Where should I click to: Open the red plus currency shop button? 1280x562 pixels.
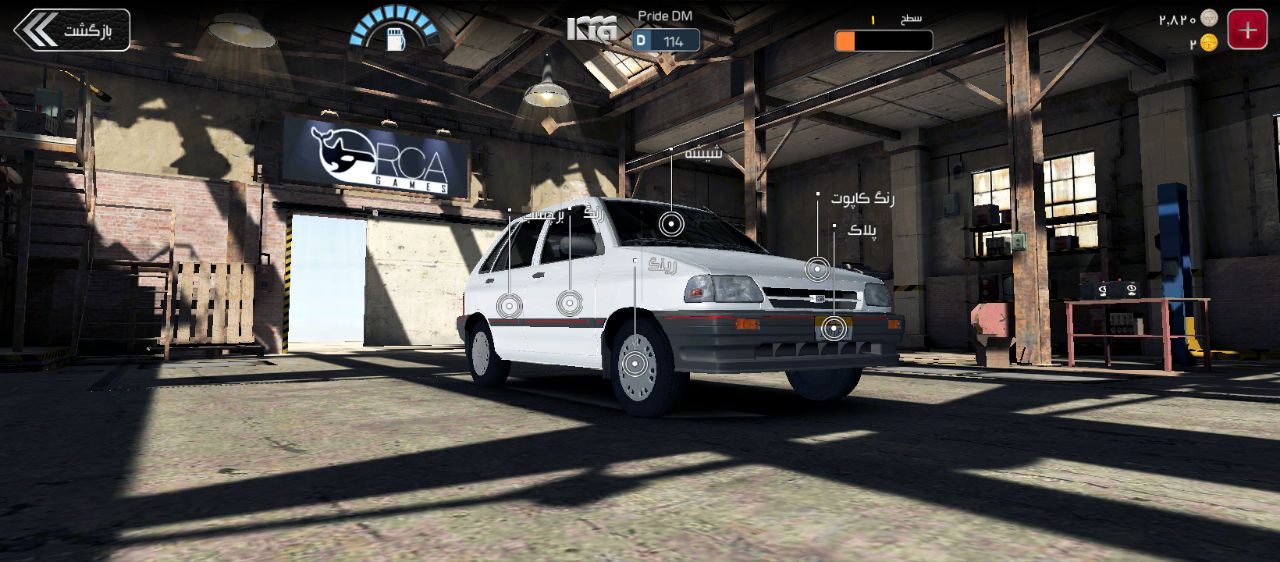(x=1247, y=30)
